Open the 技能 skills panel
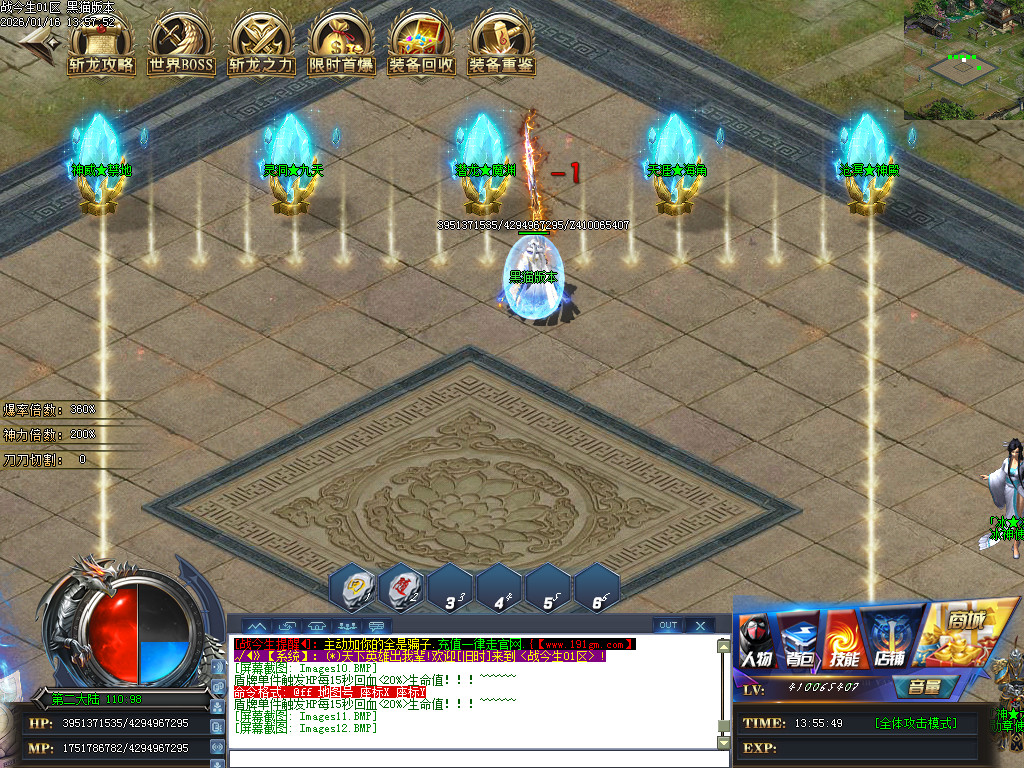This screenshot has width=1024, height=768. (x=843, y=640)
